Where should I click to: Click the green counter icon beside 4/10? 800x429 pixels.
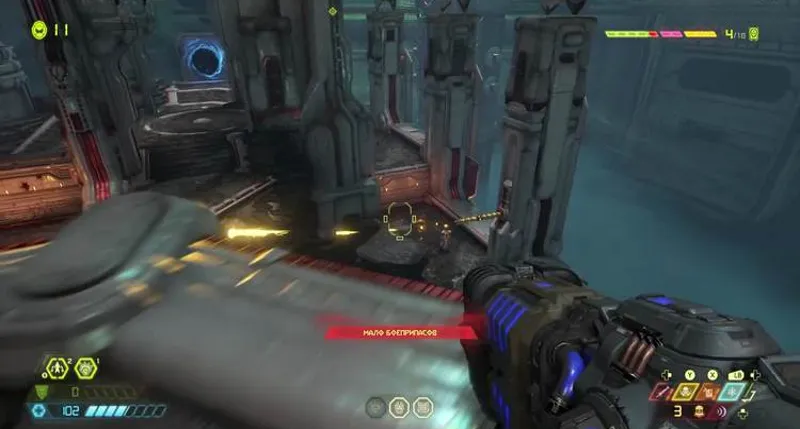click(753, 34)
